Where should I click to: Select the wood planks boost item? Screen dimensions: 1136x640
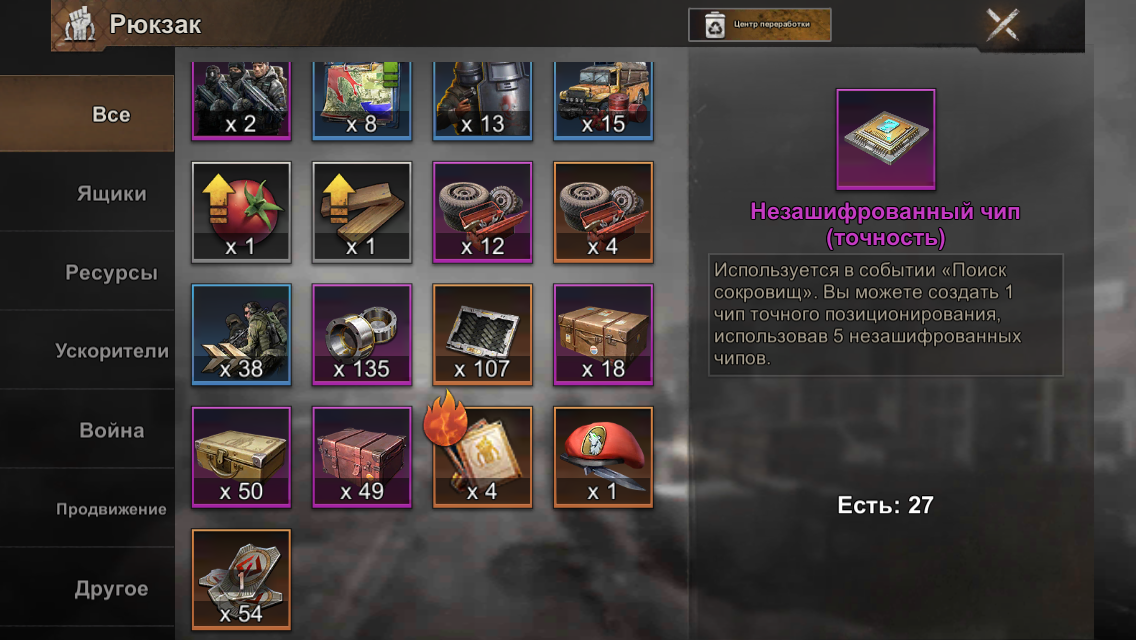[362, 212]
